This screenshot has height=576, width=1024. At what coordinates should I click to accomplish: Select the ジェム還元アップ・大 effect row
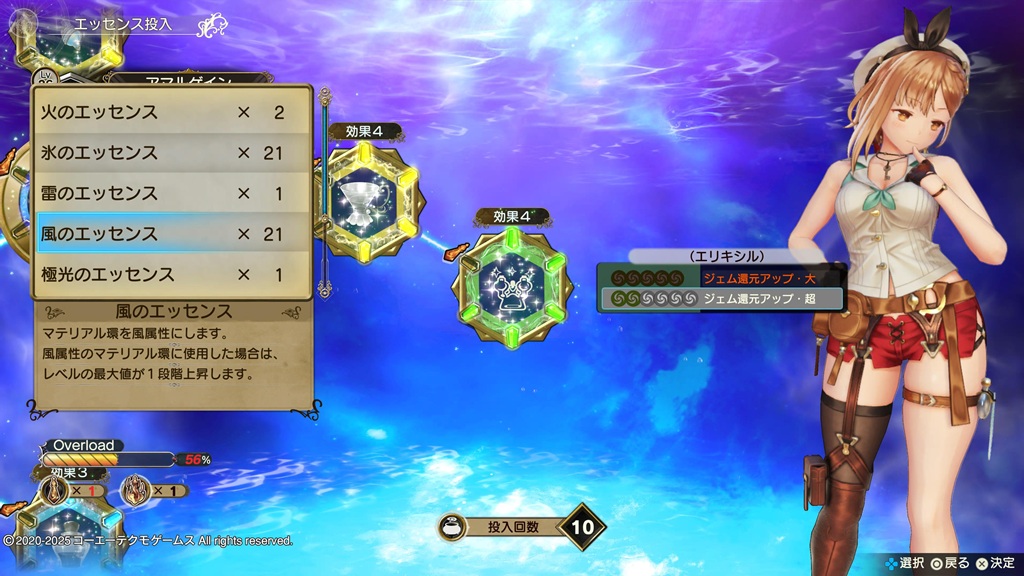pyautogui.click(x=721, y=277)
